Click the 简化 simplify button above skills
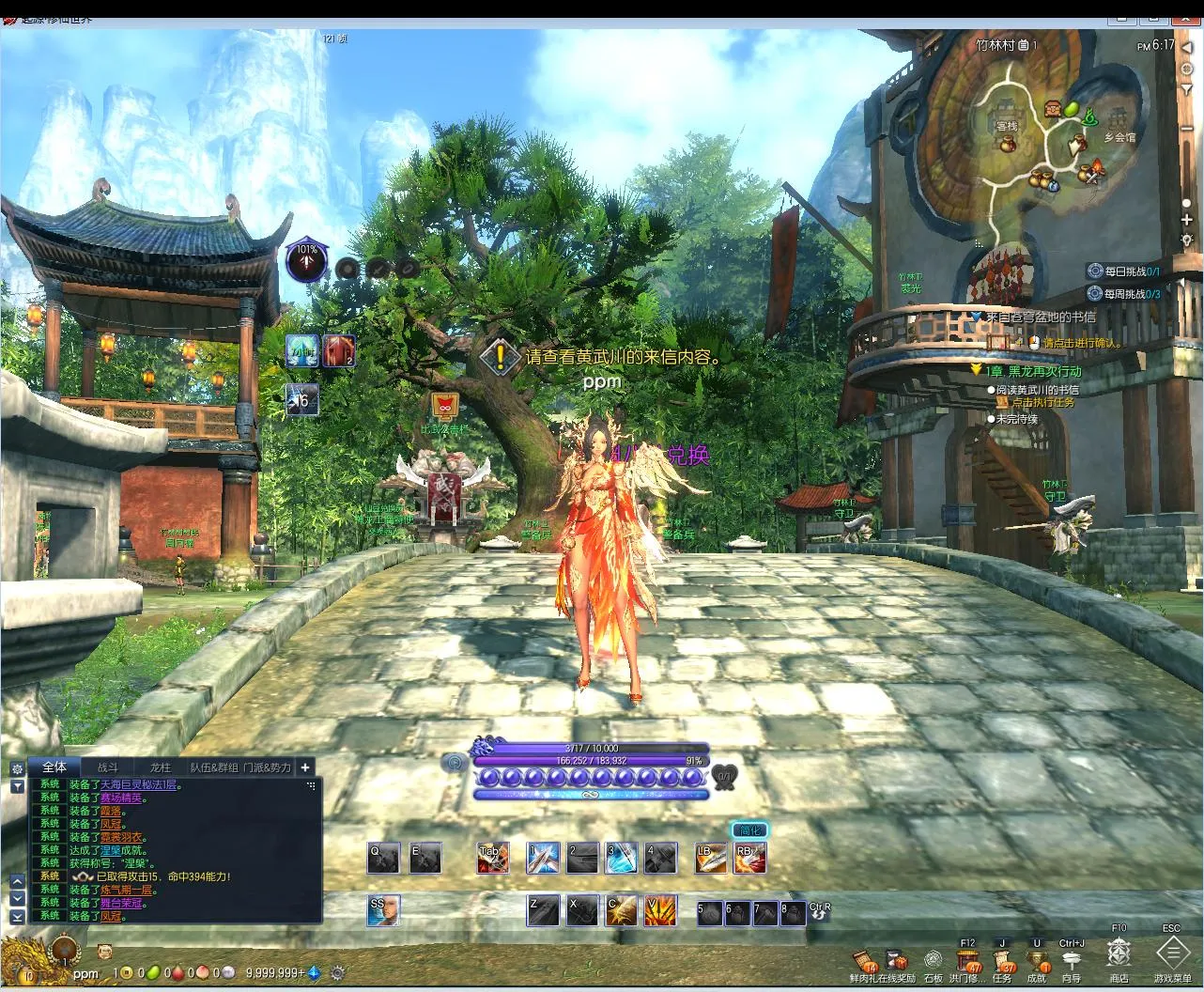The image size is (1204, 992). 749,830
